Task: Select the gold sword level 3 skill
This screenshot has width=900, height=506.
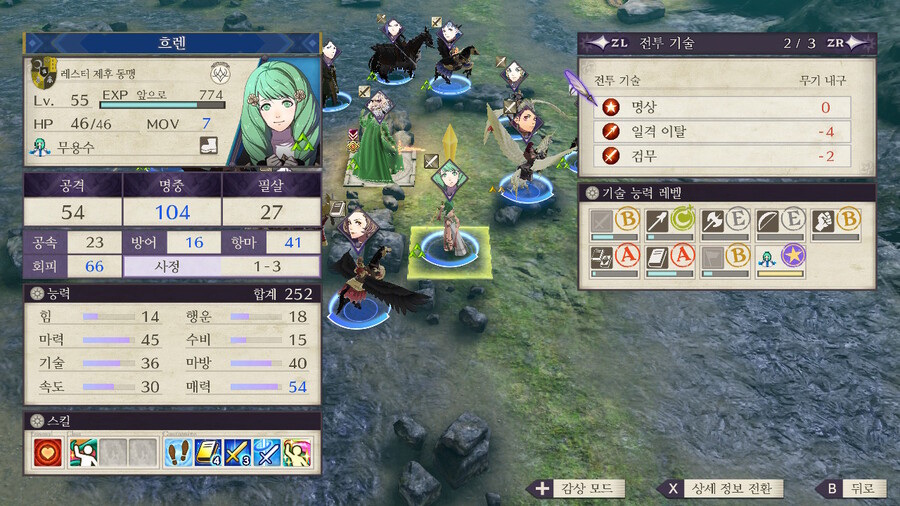Action: pyautogui.click(x=237, y=452)
